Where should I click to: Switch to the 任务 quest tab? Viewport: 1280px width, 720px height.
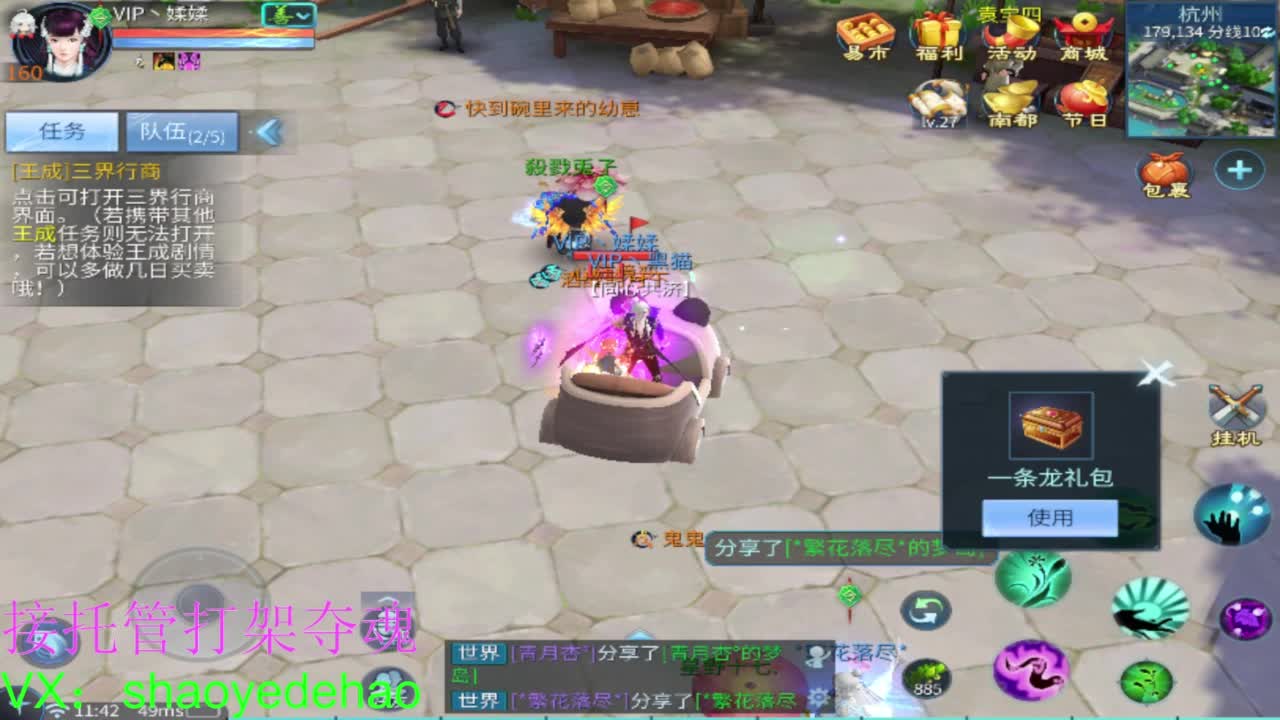(60, 131)
